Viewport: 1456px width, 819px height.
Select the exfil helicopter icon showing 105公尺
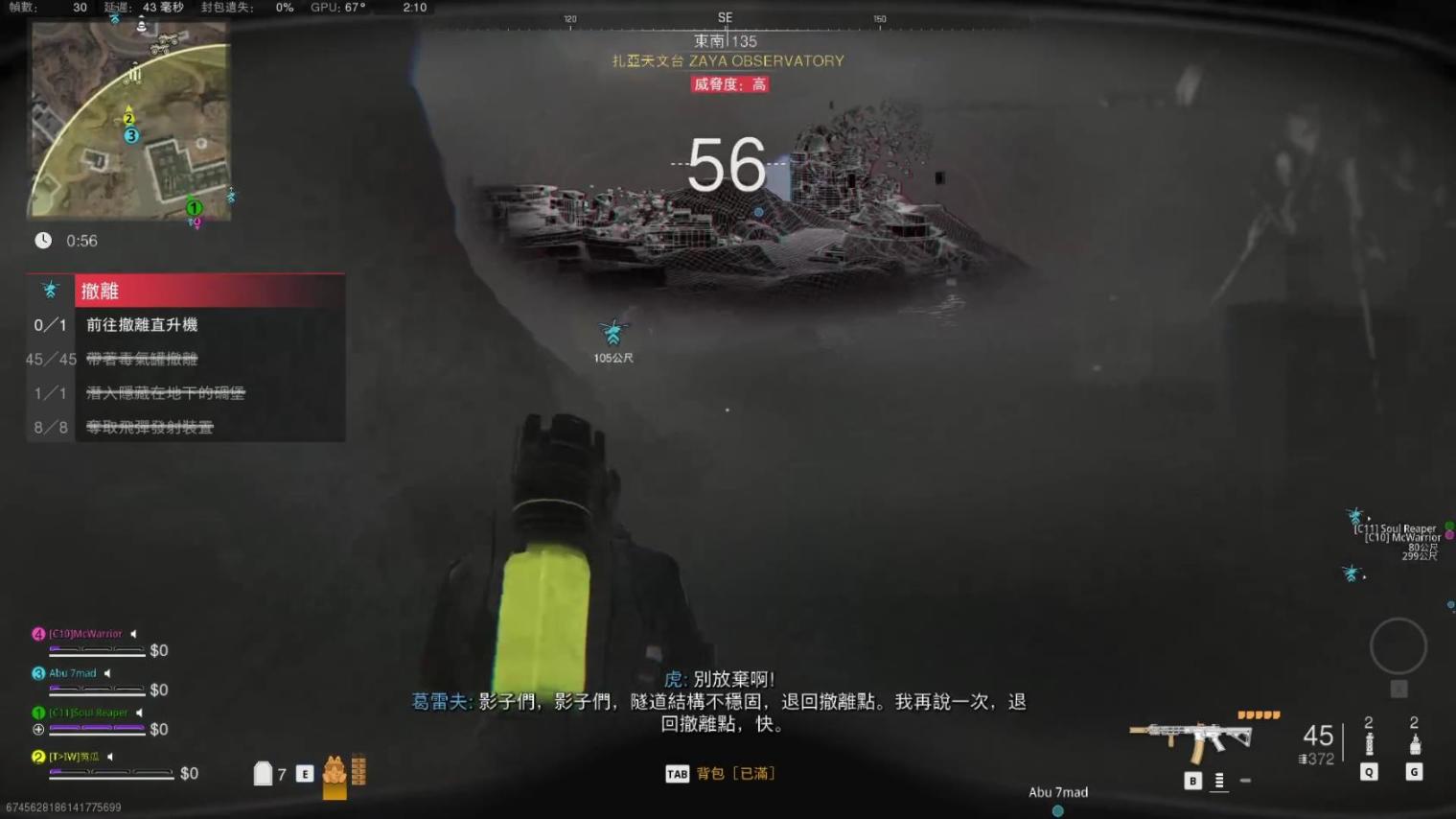(x=613, y=334)
